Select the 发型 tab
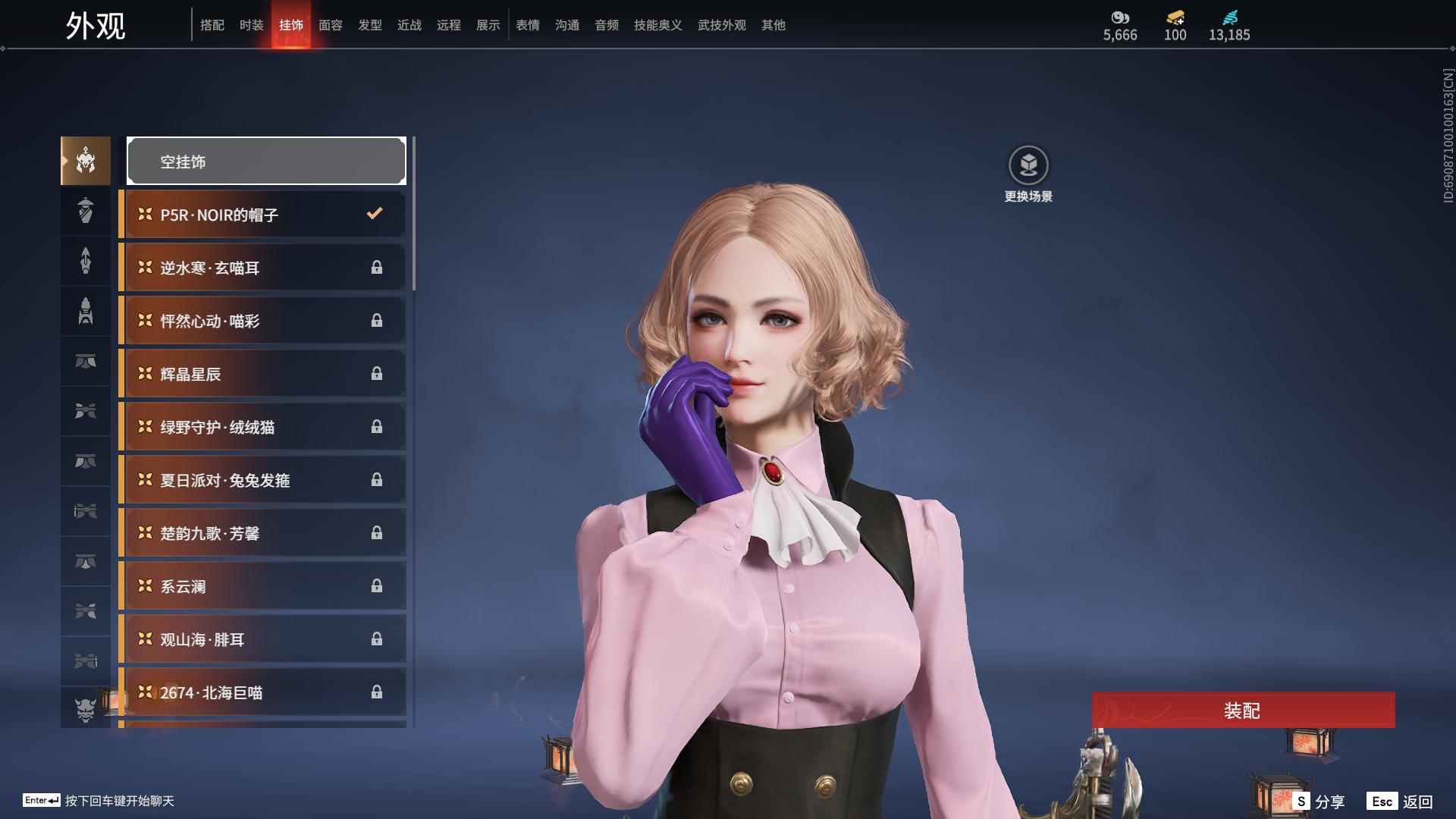This screenshot has width=1456, height=819. [x=369, y=25]
